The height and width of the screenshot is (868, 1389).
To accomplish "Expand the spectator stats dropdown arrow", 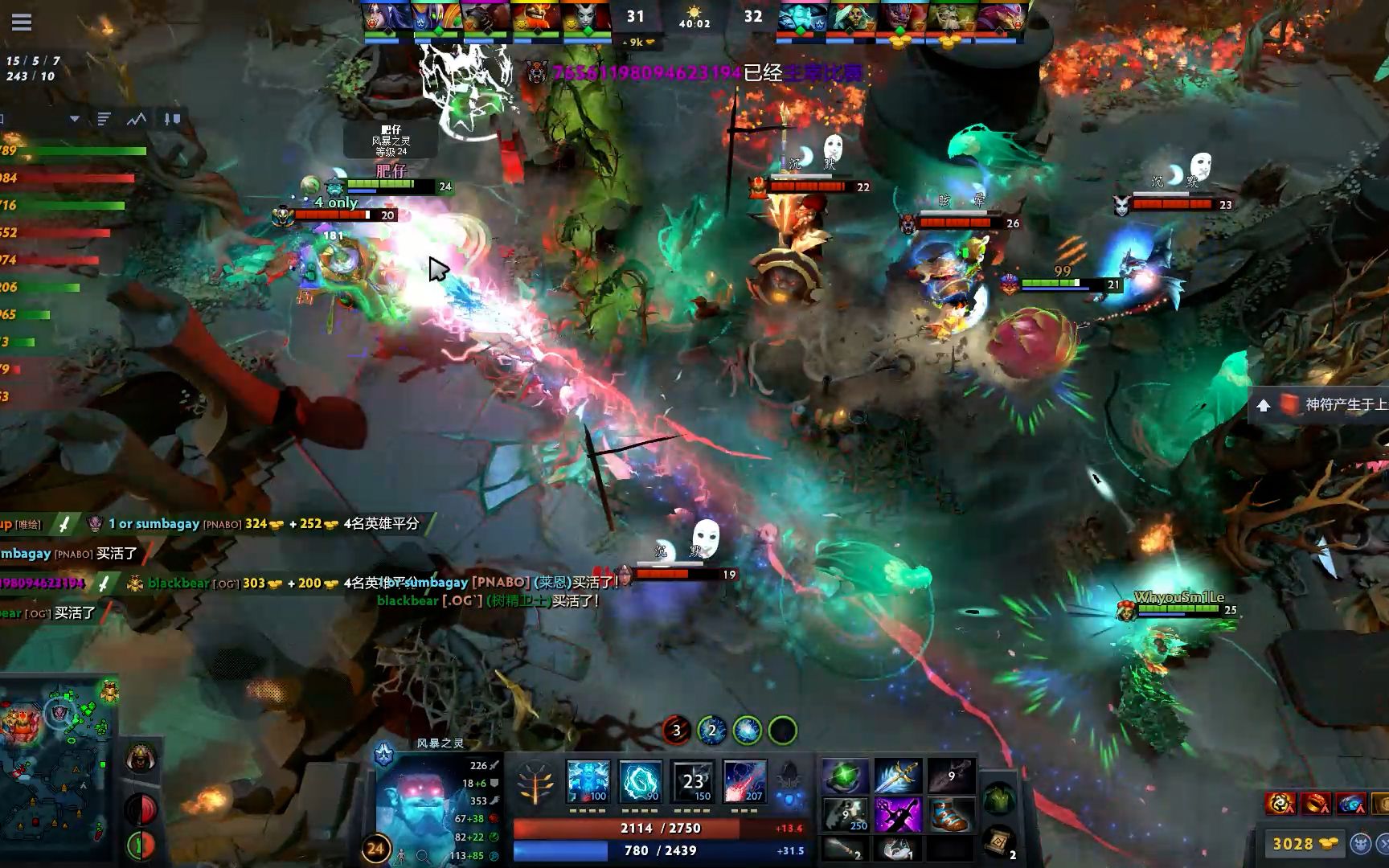I will (75, 119).
